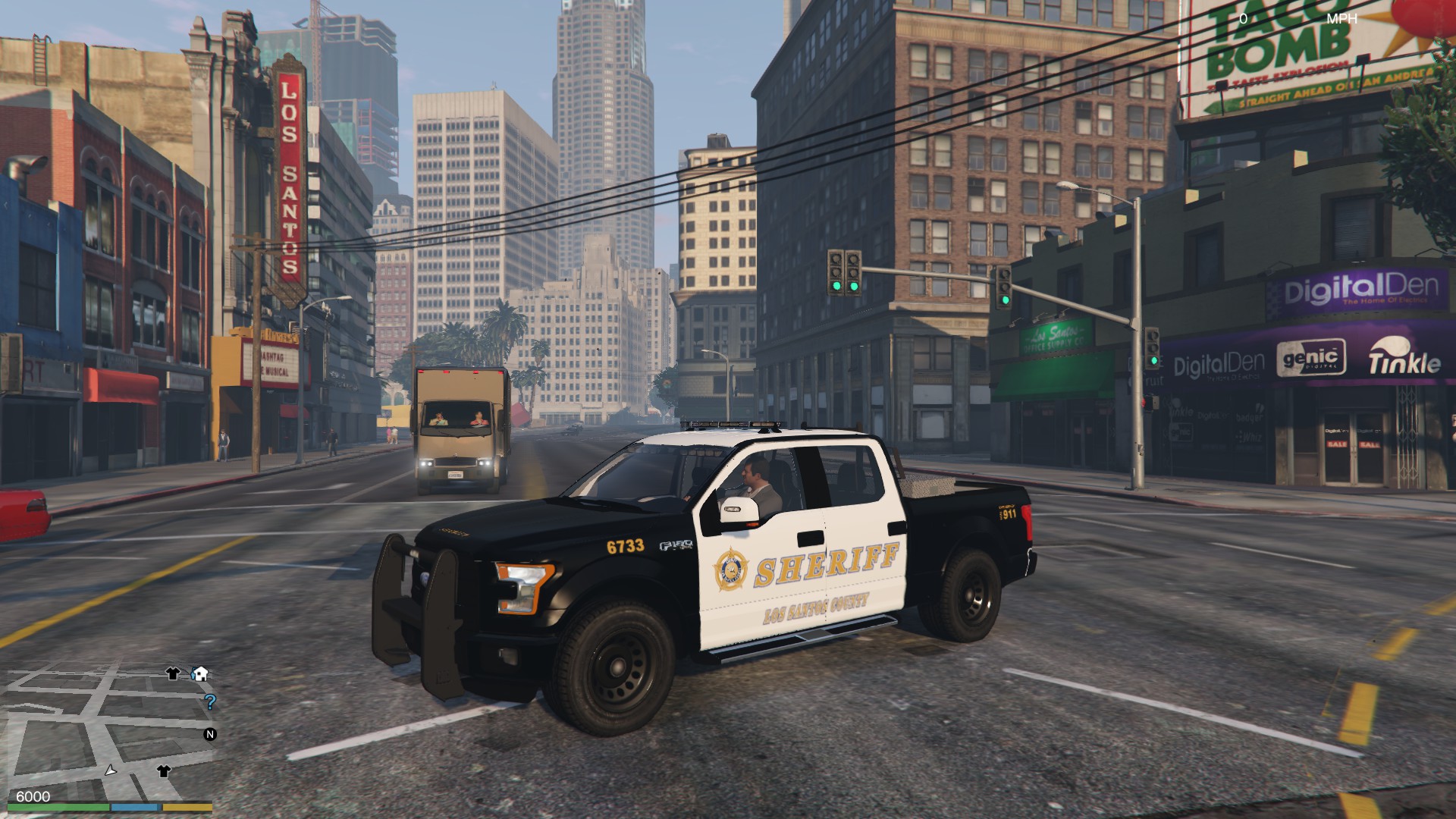The width and height of the screenshot is (1456, 819).
Task: Select the t-shirt marker nearest the player arrow
Action: [163, 771]
